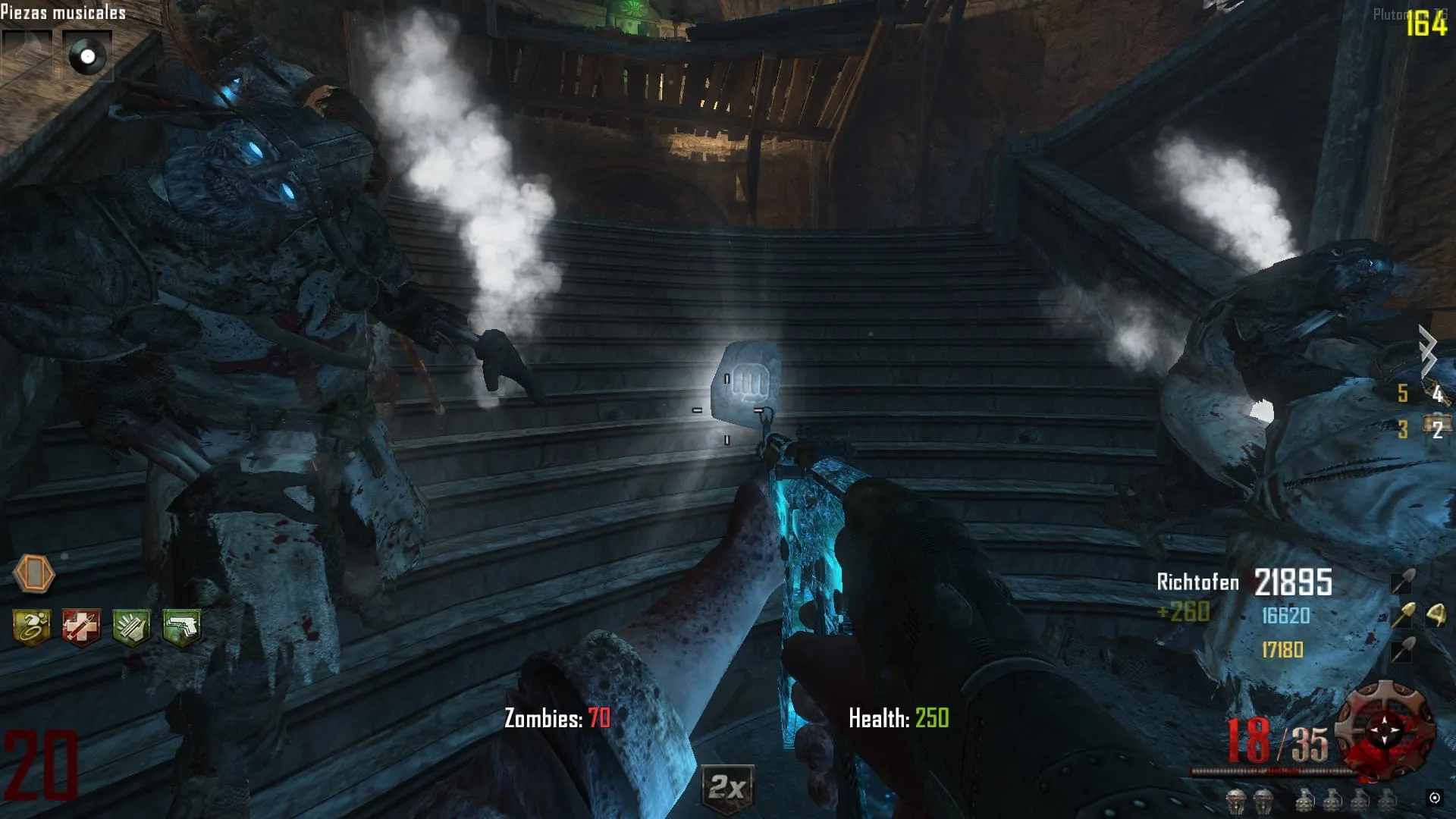Click the yellow Stamin-Up runner perk

[32, 627]
